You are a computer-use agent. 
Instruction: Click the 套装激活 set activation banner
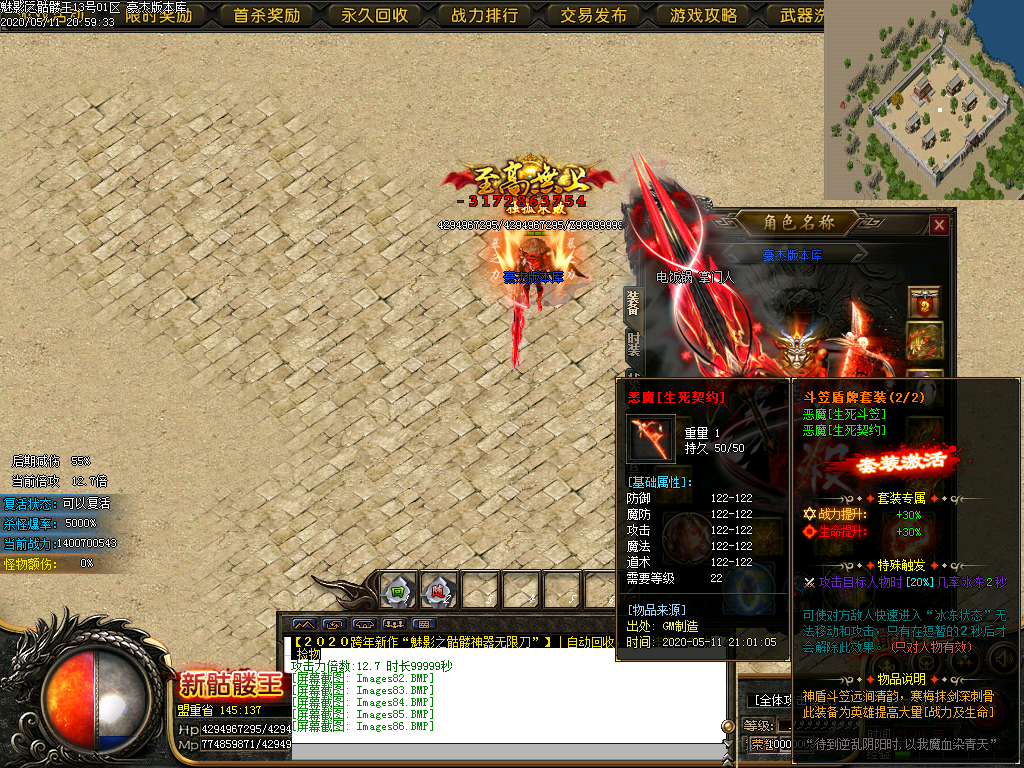tap(905, 464)
